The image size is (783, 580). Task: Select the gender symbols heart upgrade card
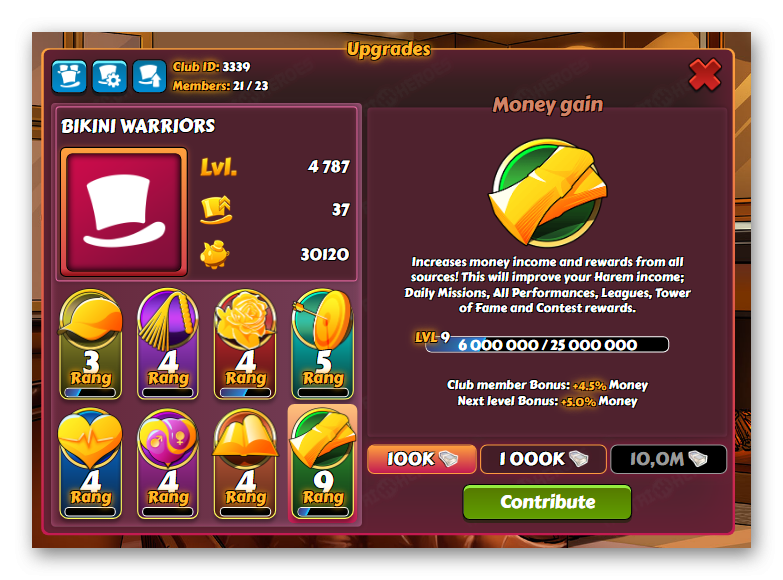[x=168, y=462]
